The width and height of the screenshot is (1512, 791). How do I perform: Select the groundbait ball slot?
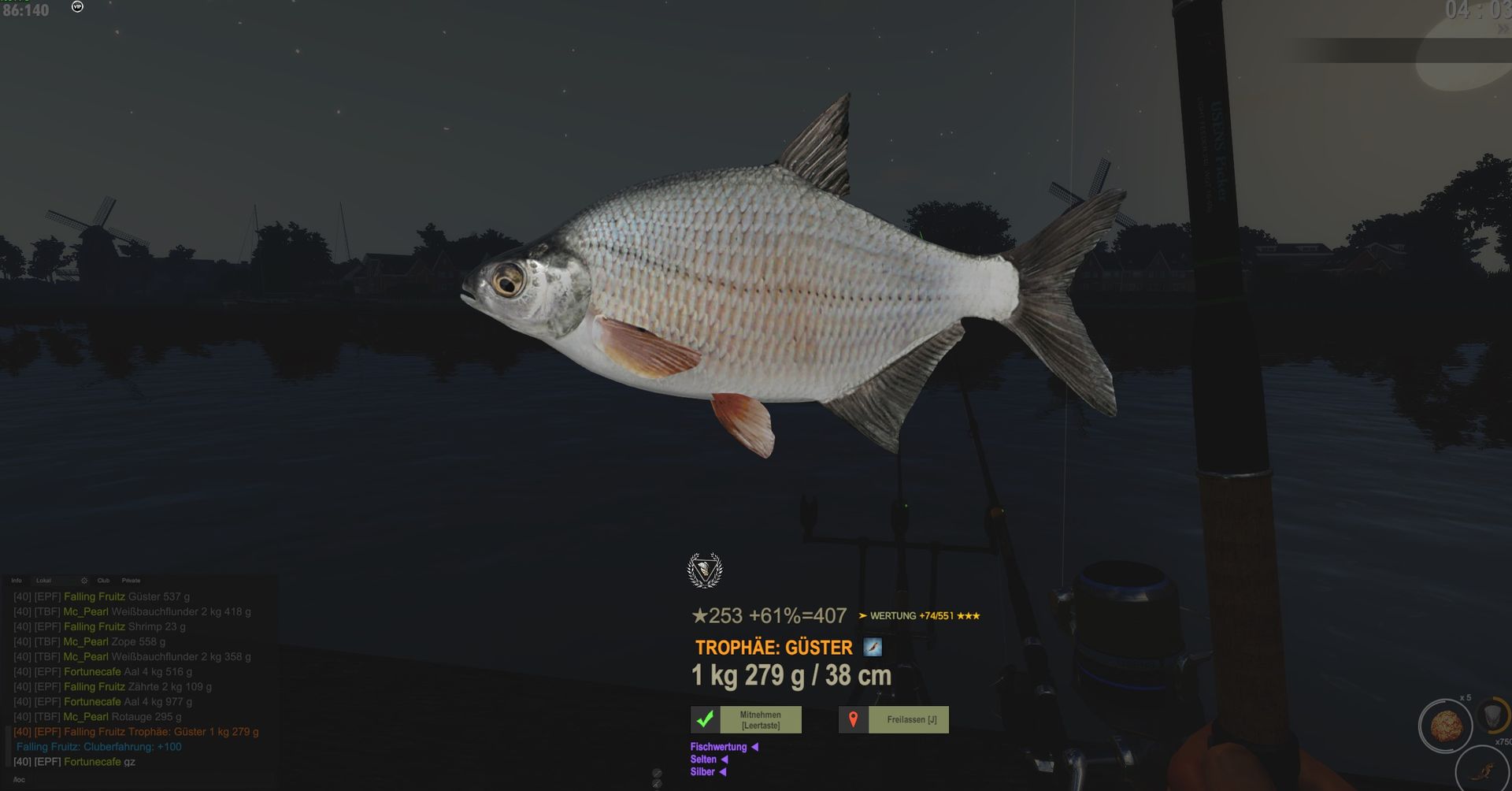pyautogui.click(x=1445, y=726)
